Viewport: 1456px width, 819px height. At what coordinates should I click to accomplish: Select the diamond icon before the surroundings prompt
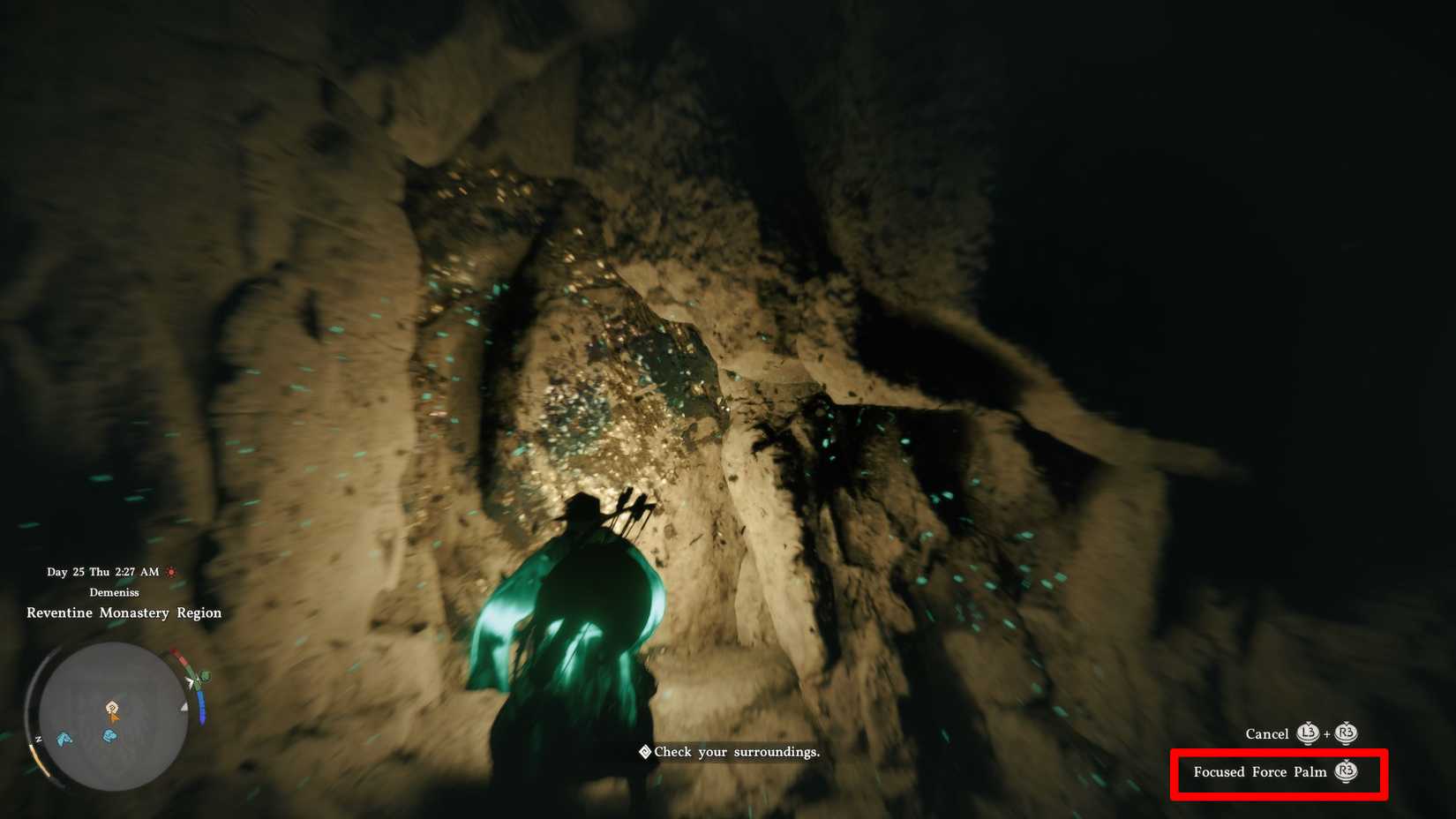pyautogui.click(x=643, y=752)
